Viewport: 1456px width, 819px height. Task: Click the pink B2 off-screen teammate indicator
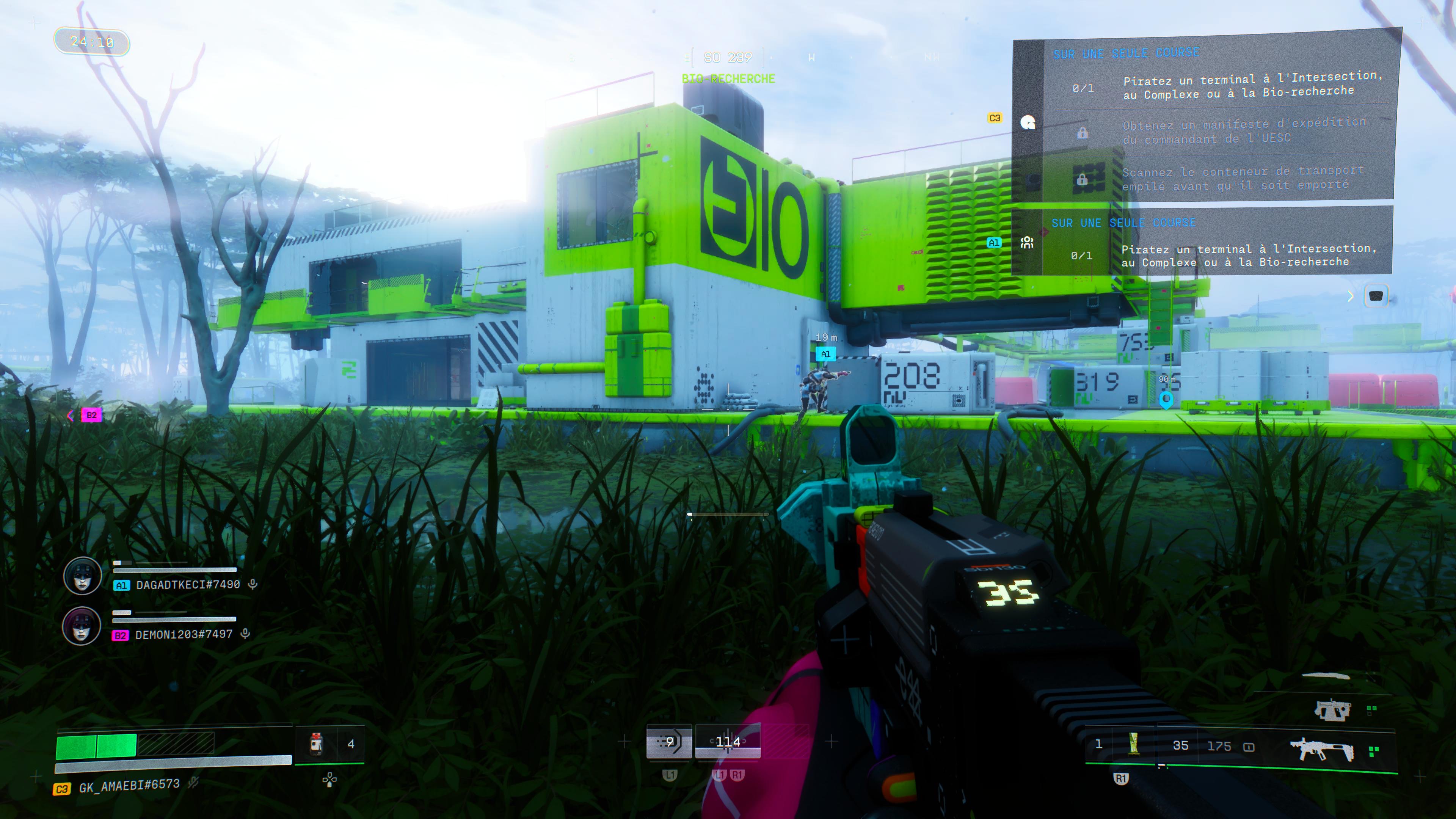(91, 416)
